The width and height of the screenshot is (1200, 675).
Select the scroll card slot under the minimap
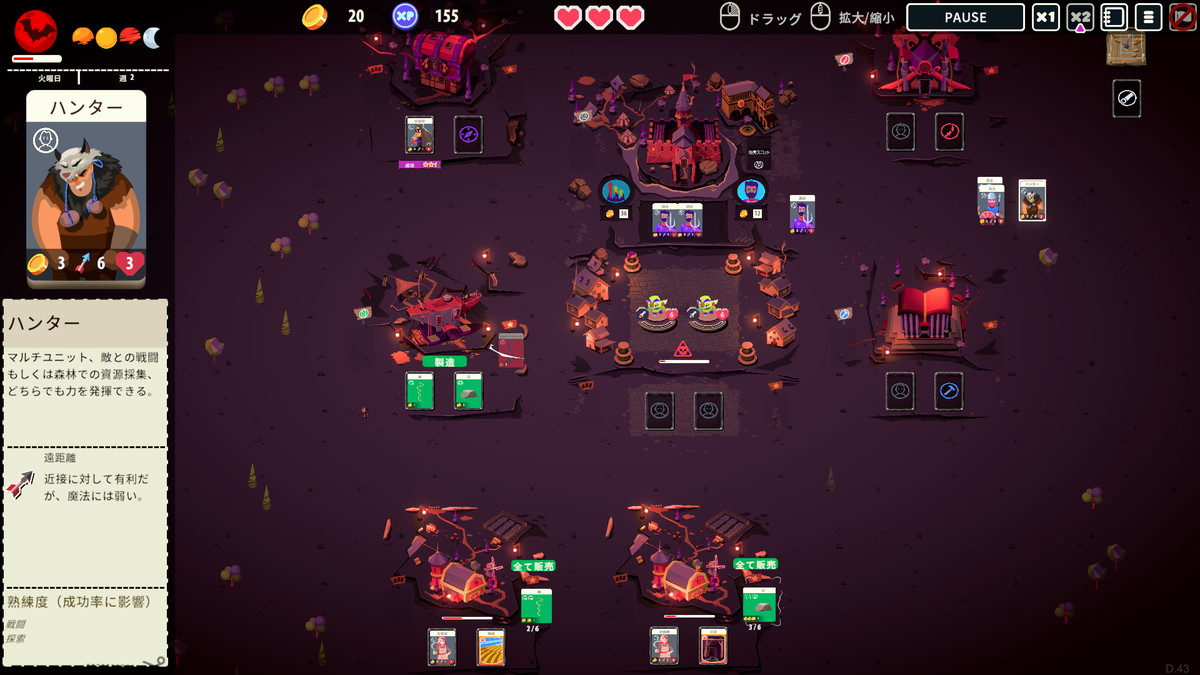point(1126,98)
